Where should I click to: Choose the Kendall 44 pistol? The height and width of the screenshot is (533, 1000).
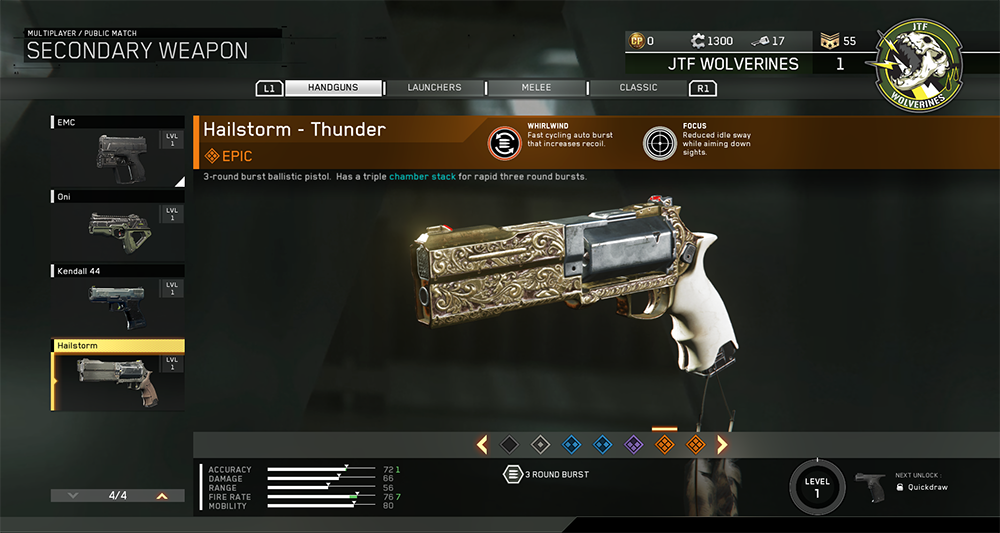pyautogui.click(x=117, y=299)
